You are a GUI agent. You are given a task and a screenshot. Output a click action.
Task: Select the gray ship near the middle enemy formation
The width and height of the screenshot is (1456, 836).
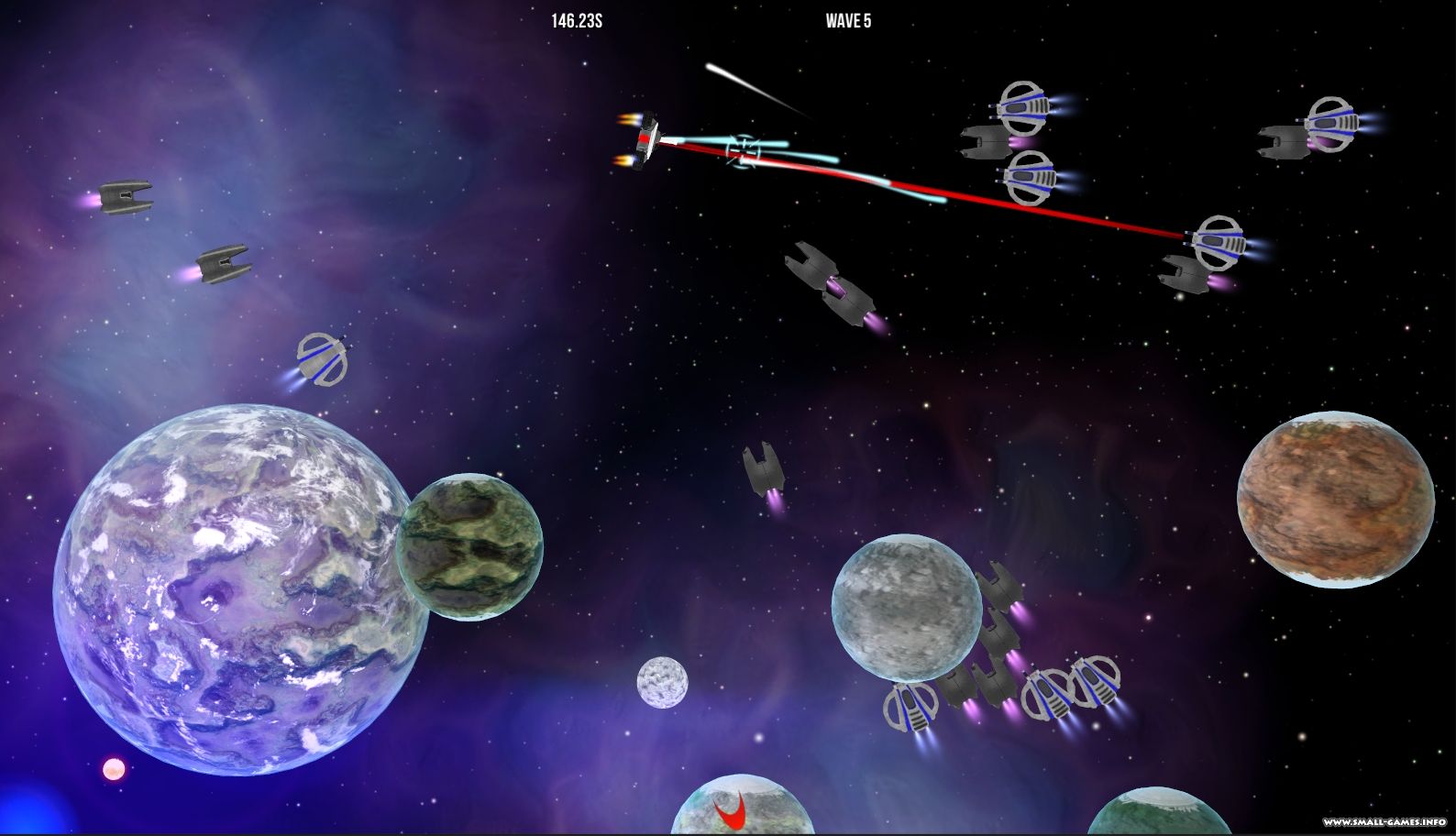(999, 591)
